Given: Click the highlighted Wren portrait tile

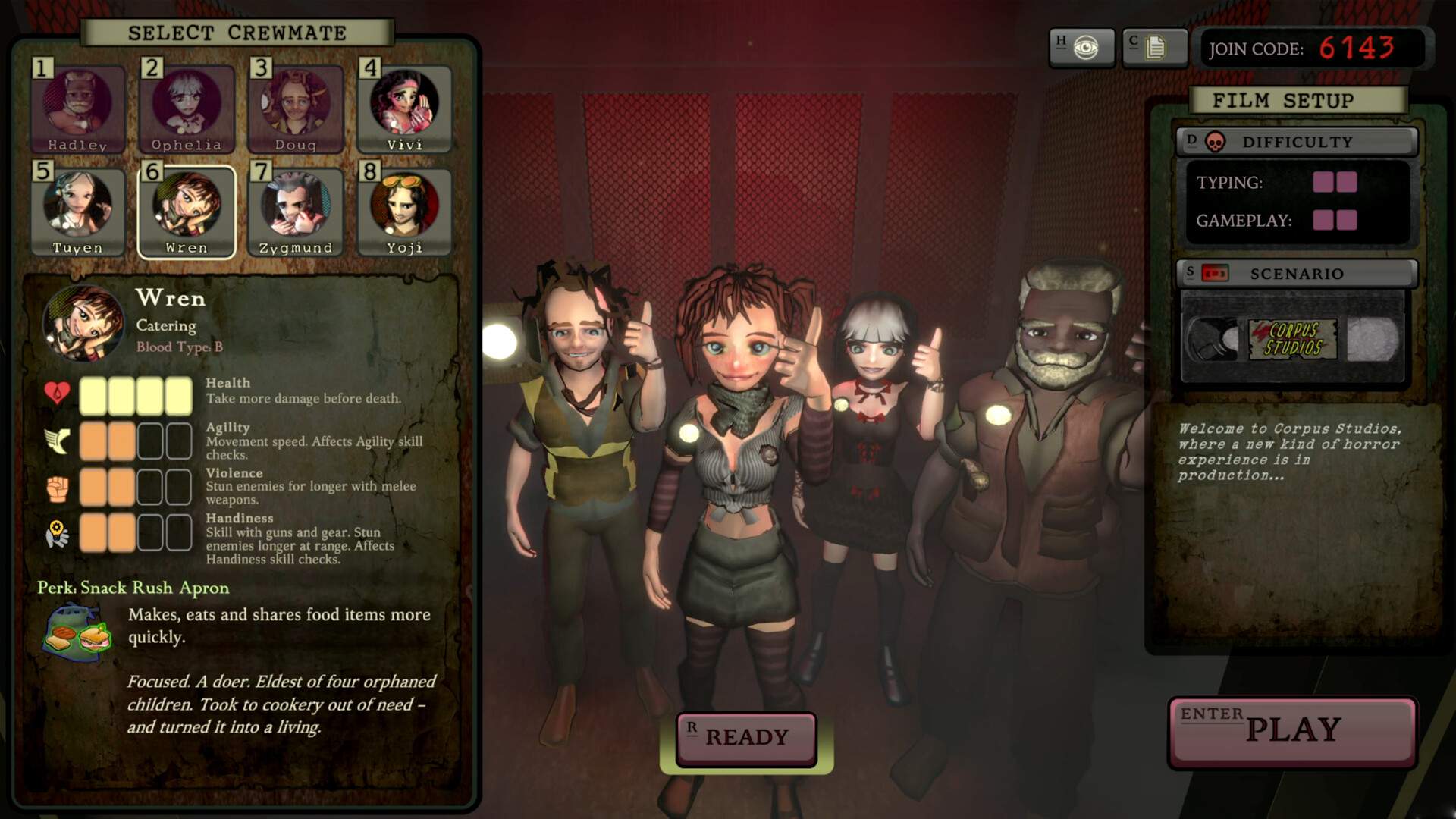Looking at the screenshot, I should pyautogui.click(x=187, y=212).
